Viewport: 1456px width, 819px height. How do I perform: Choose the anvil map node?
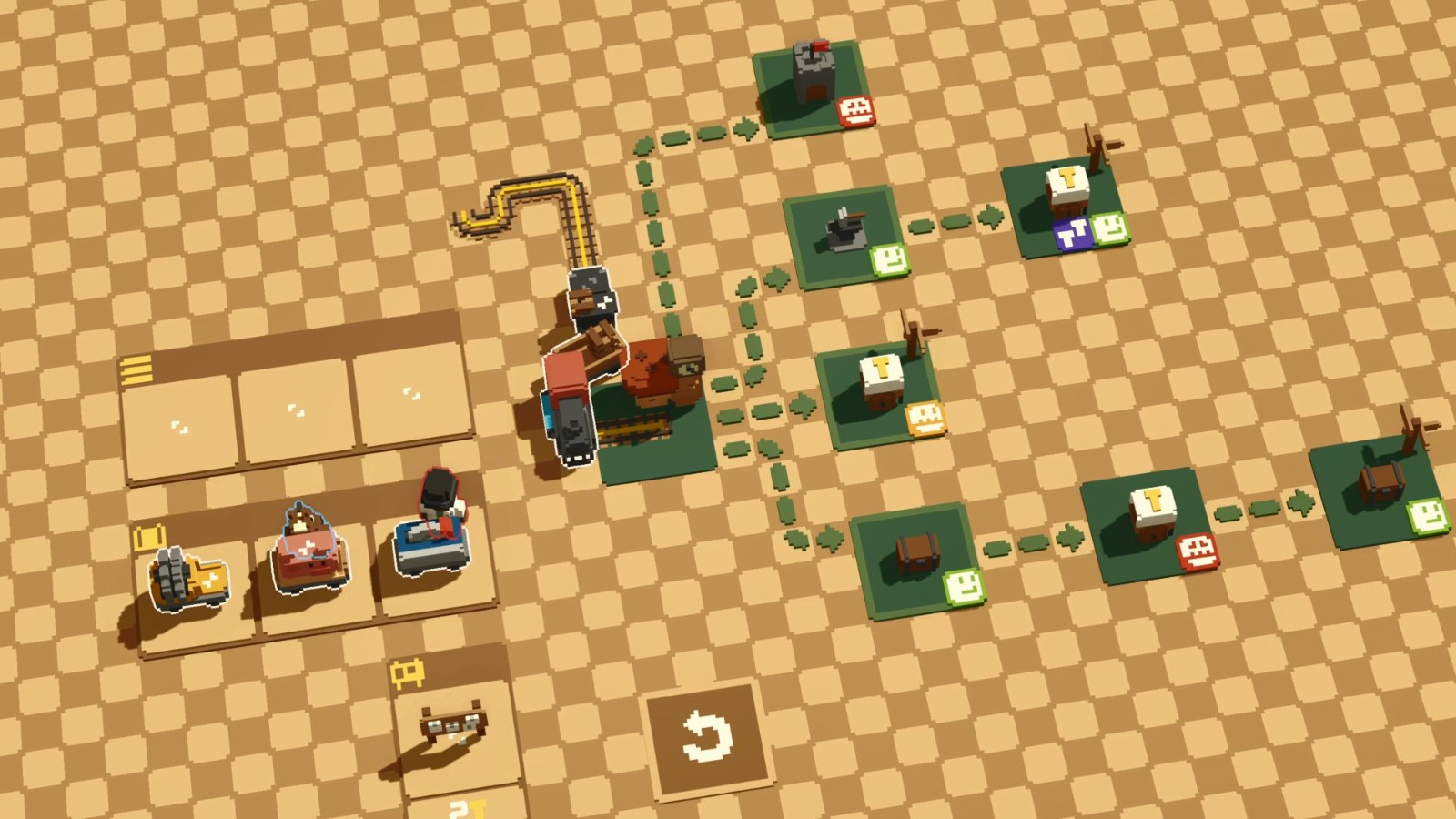pos(844,234)
